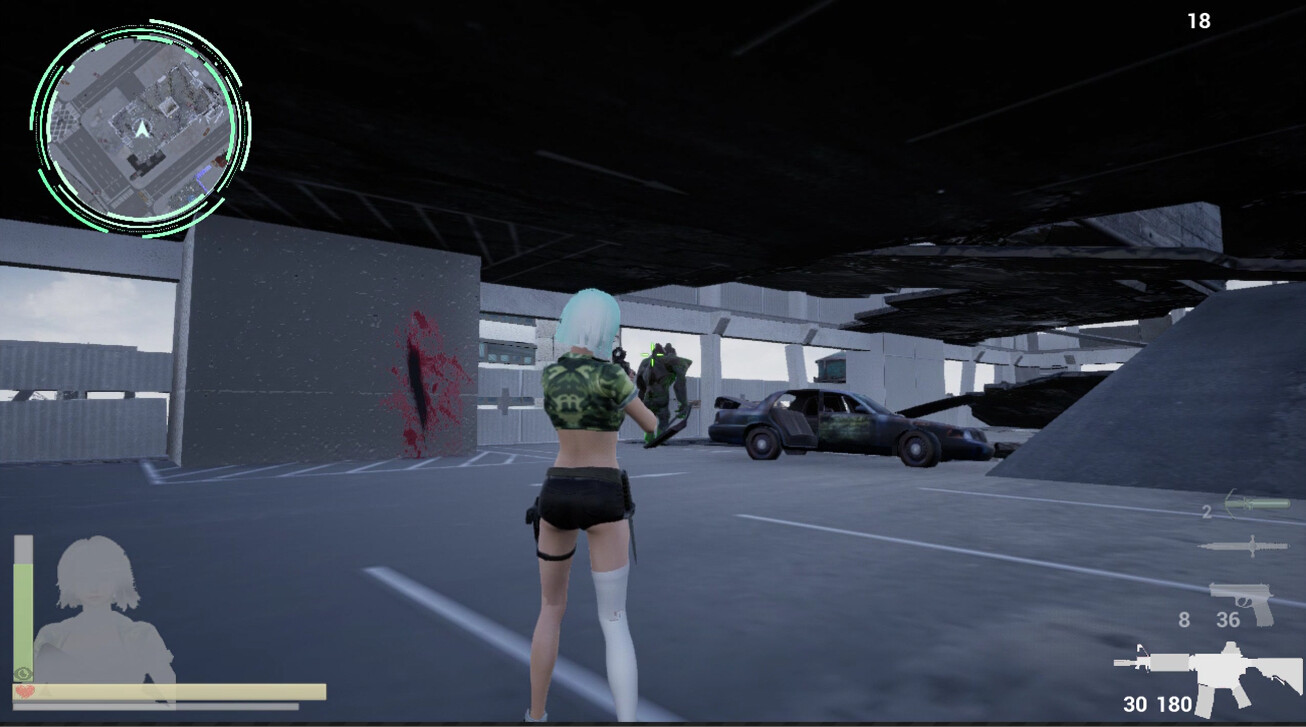Click the bolt quantity label showing 2
This screenshot has height=727, width=1306.
pos(1207,511)
